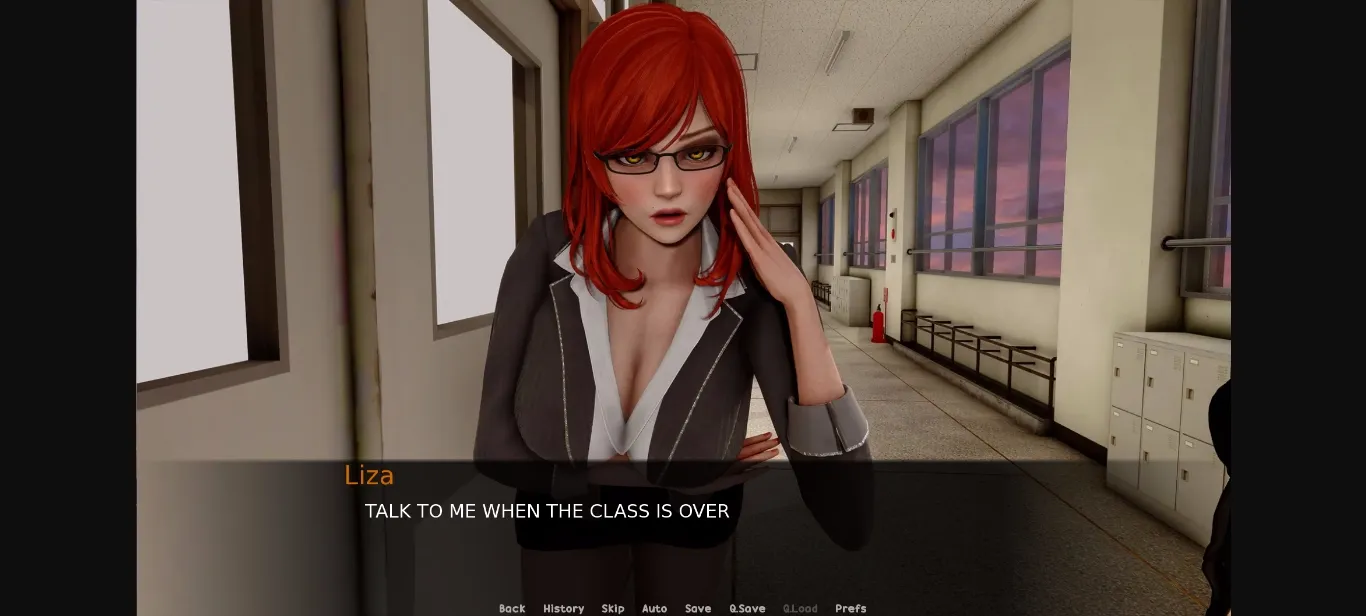Go back using the Back button
This screenshot has width=1366, height=616.
pos(512,608)
